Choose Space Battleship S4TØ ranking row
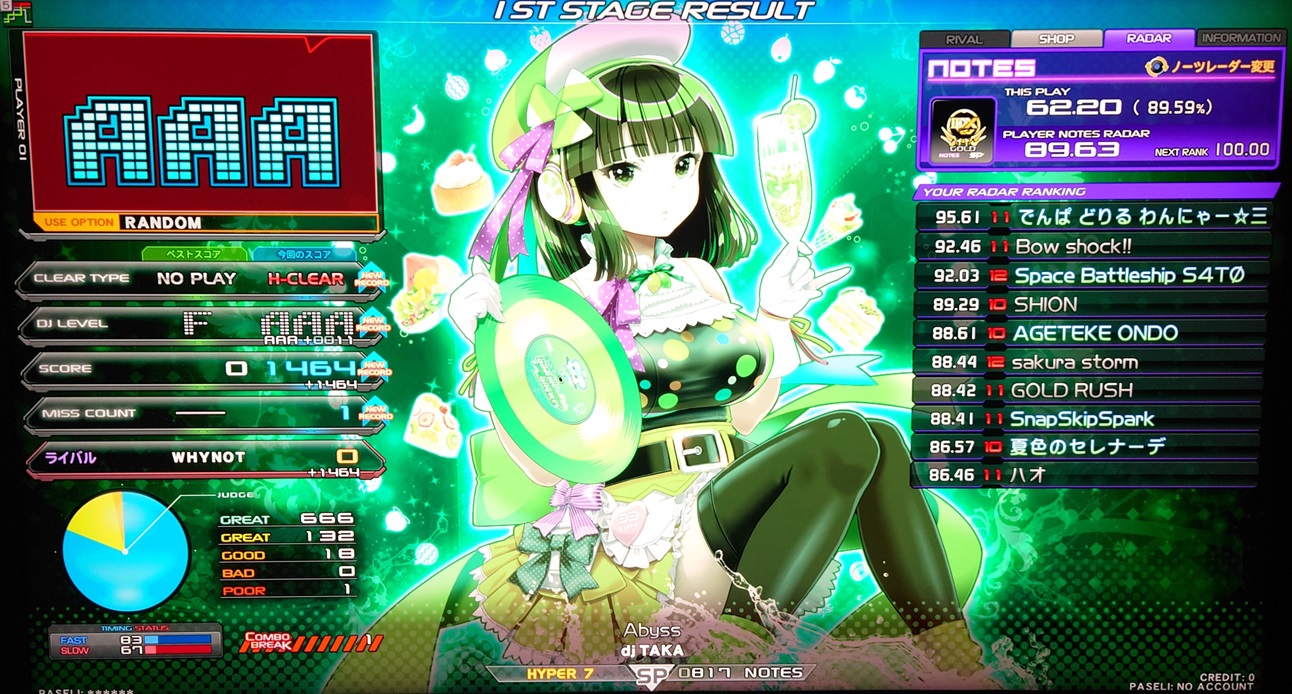Viewport: 1292px width, 694px height. click(1092, 275)
